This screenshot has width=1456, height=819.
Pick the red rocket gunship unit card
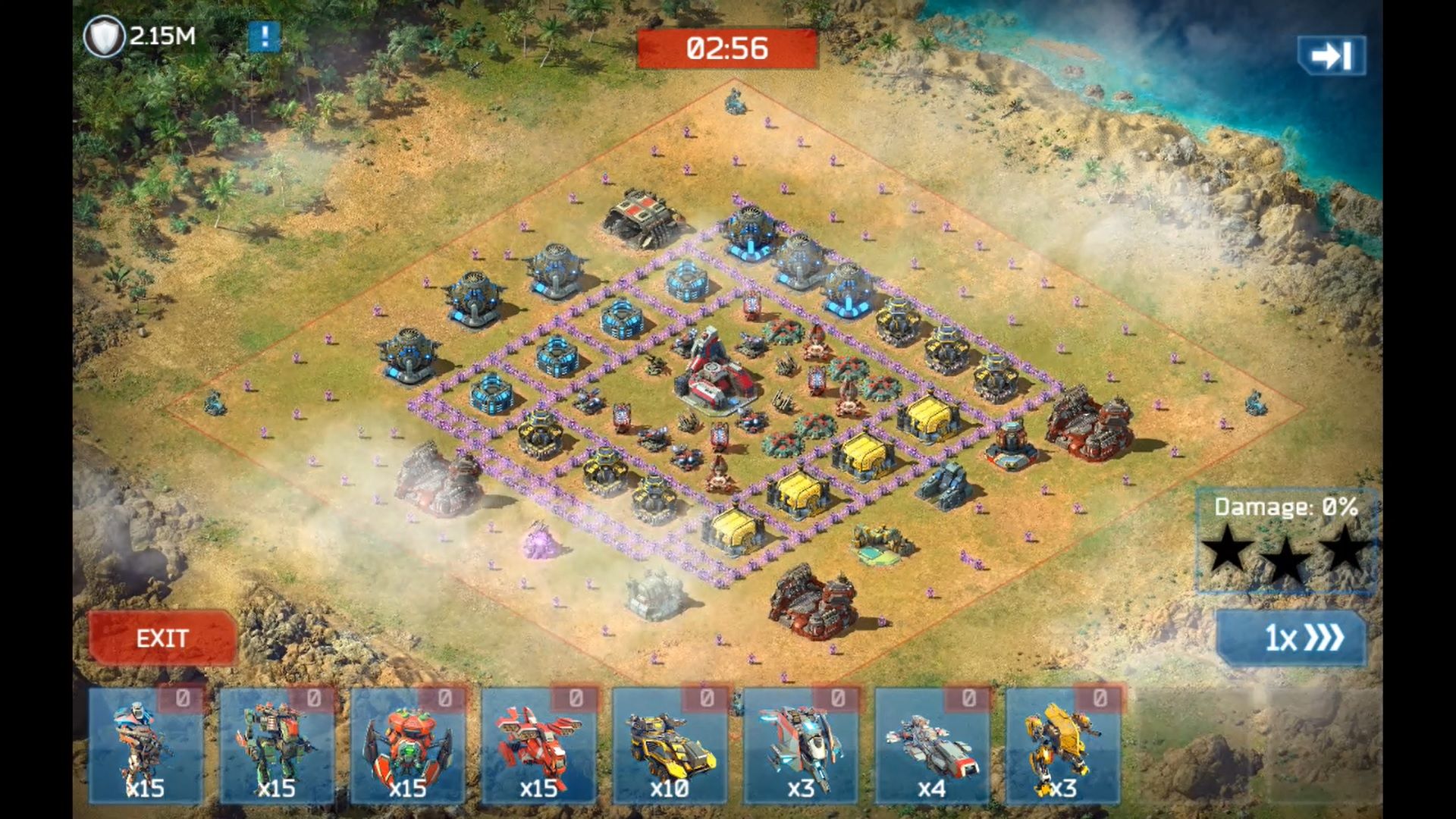click(539, 746)
